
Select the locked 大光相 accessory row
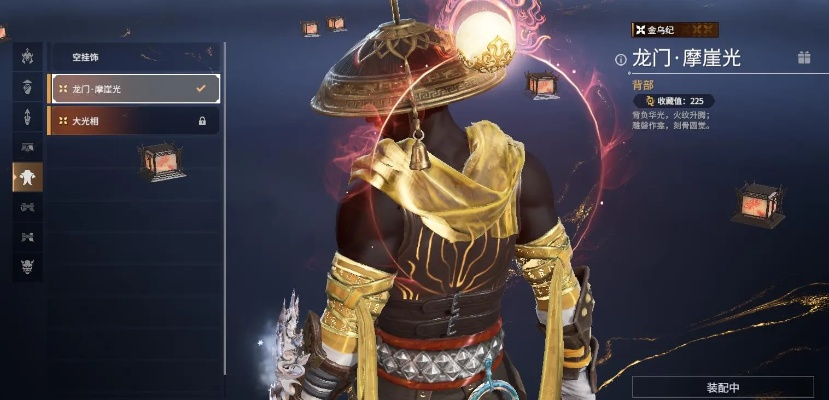click(133, 121)
